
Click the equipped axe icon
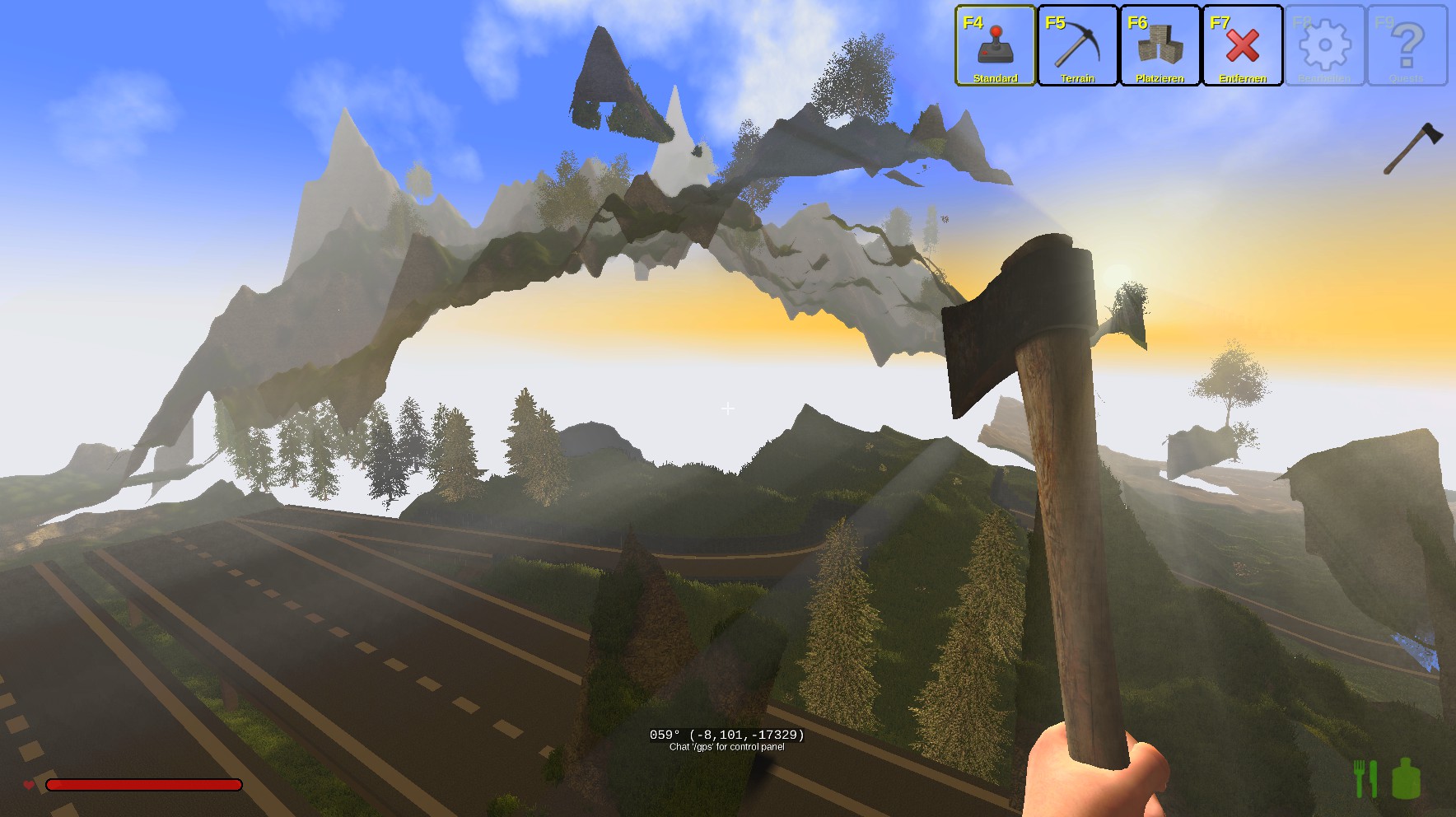pyautogui.click(x=1412, y=148)
